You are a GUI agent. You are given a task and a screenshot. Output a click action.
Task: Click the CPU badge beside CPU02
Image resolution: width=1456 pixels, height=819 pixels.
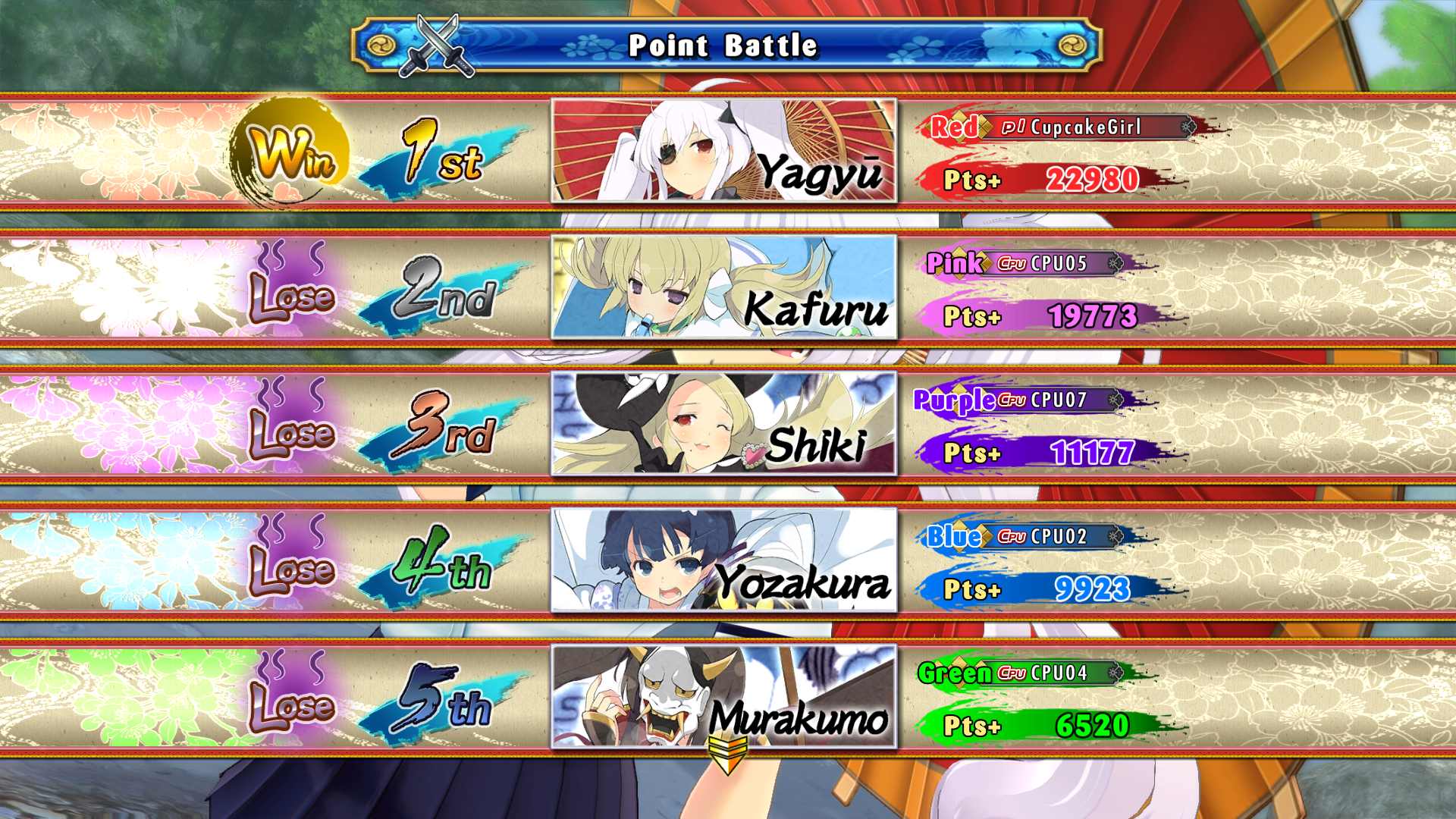pos(1012,535)
